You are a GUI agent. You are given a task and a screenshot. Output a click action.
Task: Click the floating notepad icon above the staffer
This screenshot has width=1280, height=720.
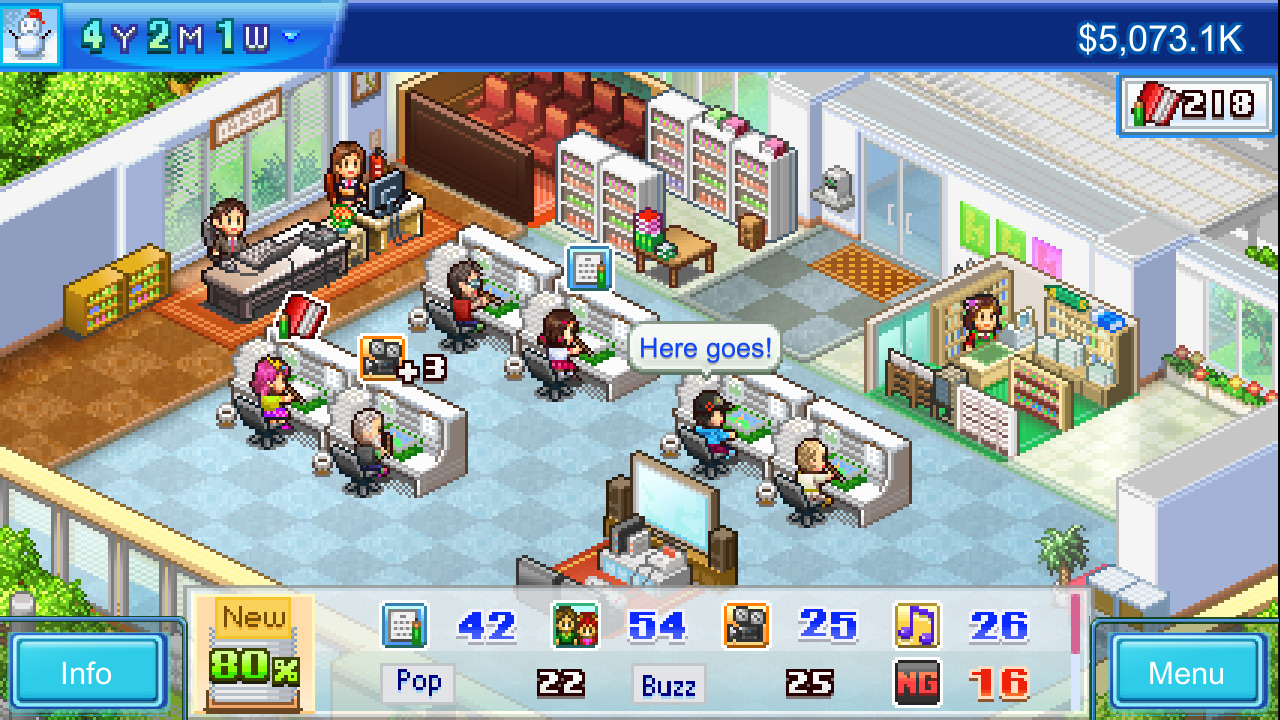coord(588,268)
